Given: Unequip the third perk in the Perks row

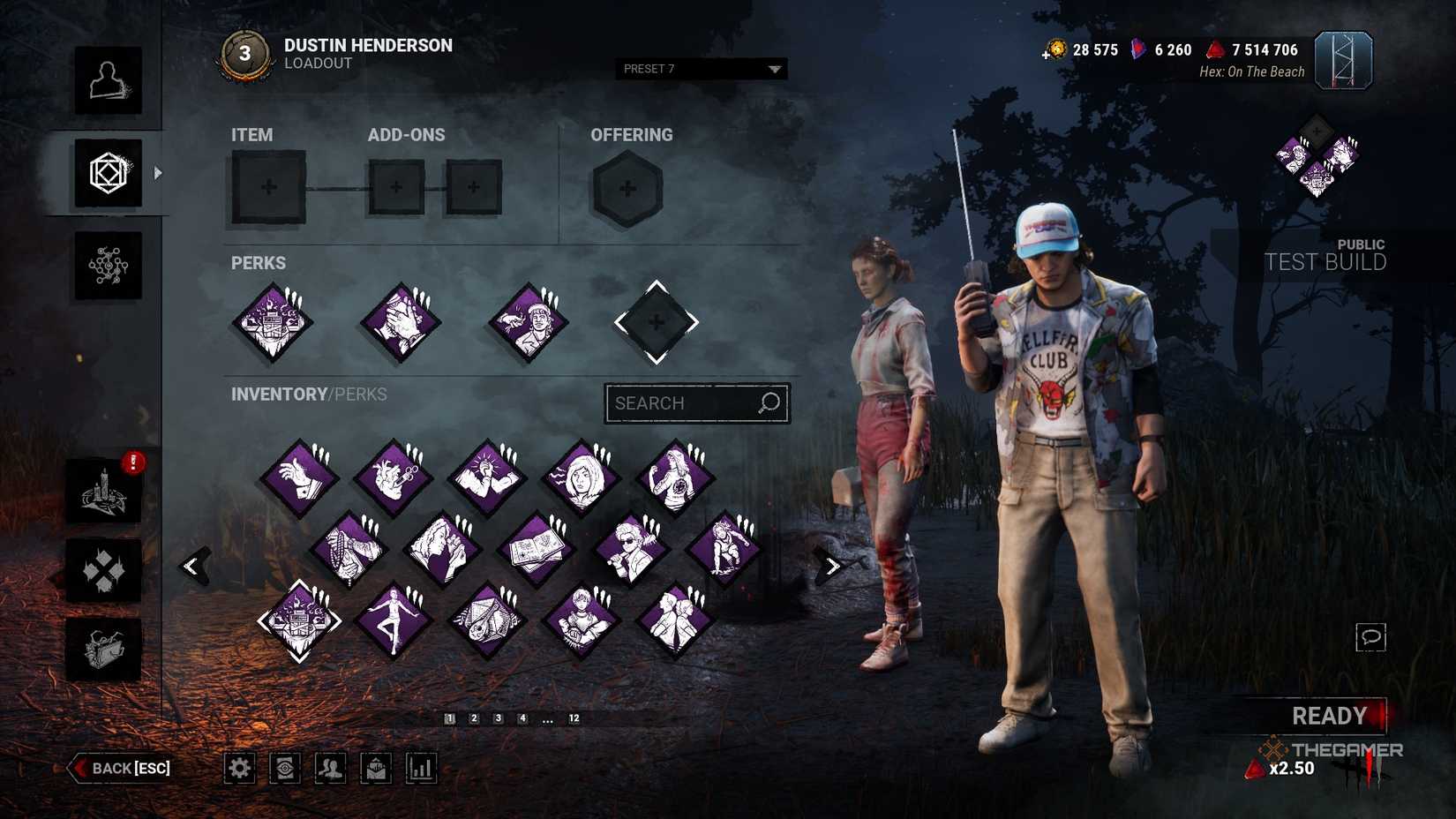Looking at the screenshot, I should point(528,320).
